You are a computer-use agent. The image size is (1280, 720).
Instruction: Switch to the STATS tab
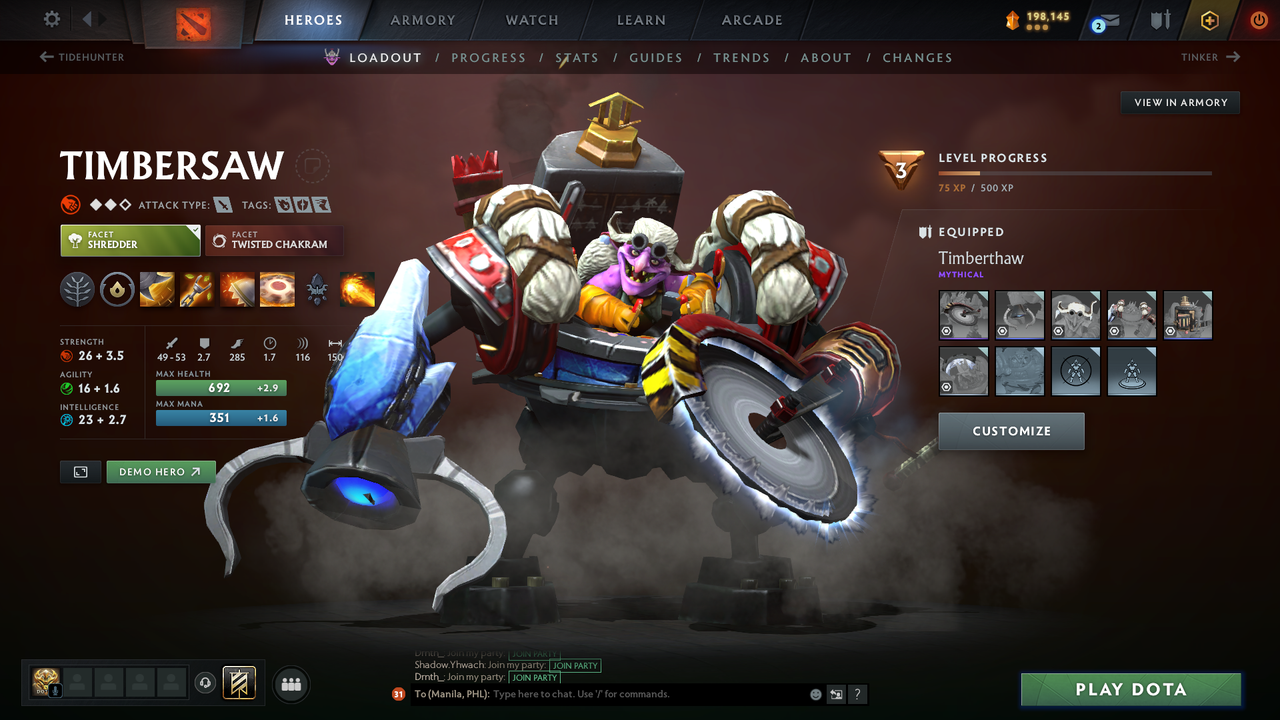coord(577,57)
